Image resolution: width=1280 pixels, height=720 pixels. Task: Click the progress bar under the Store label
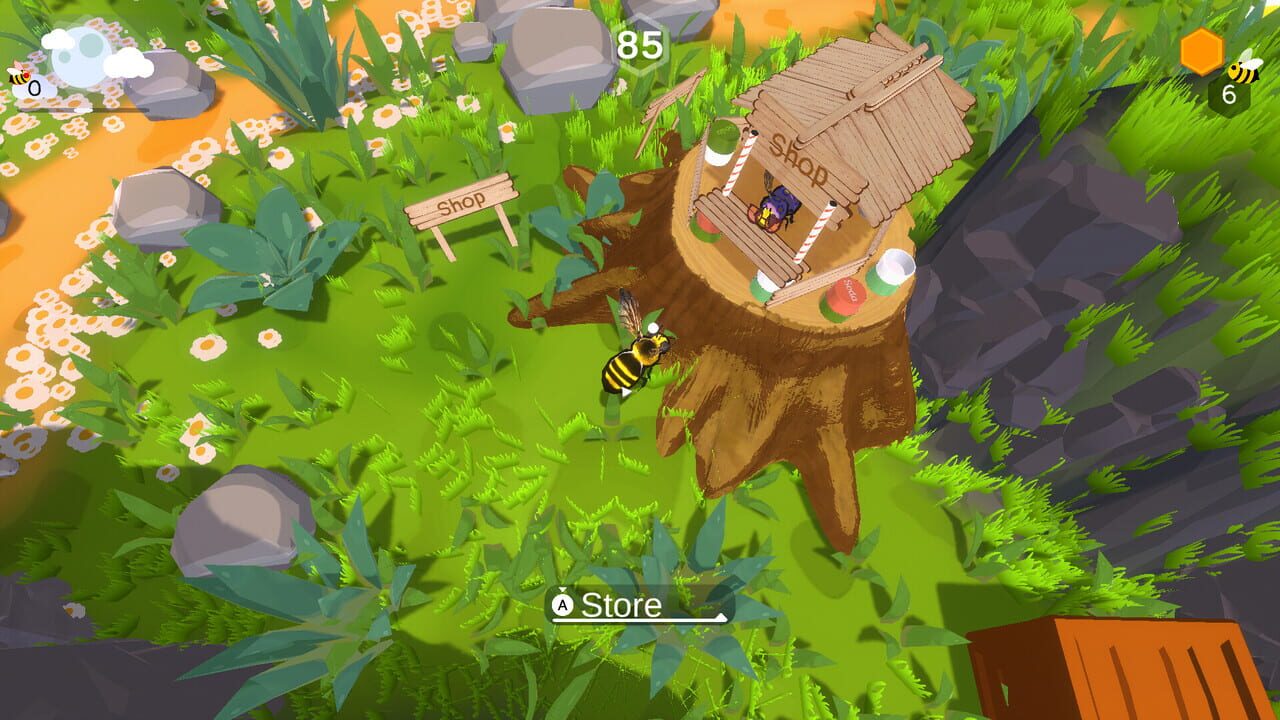pos(638,620)
